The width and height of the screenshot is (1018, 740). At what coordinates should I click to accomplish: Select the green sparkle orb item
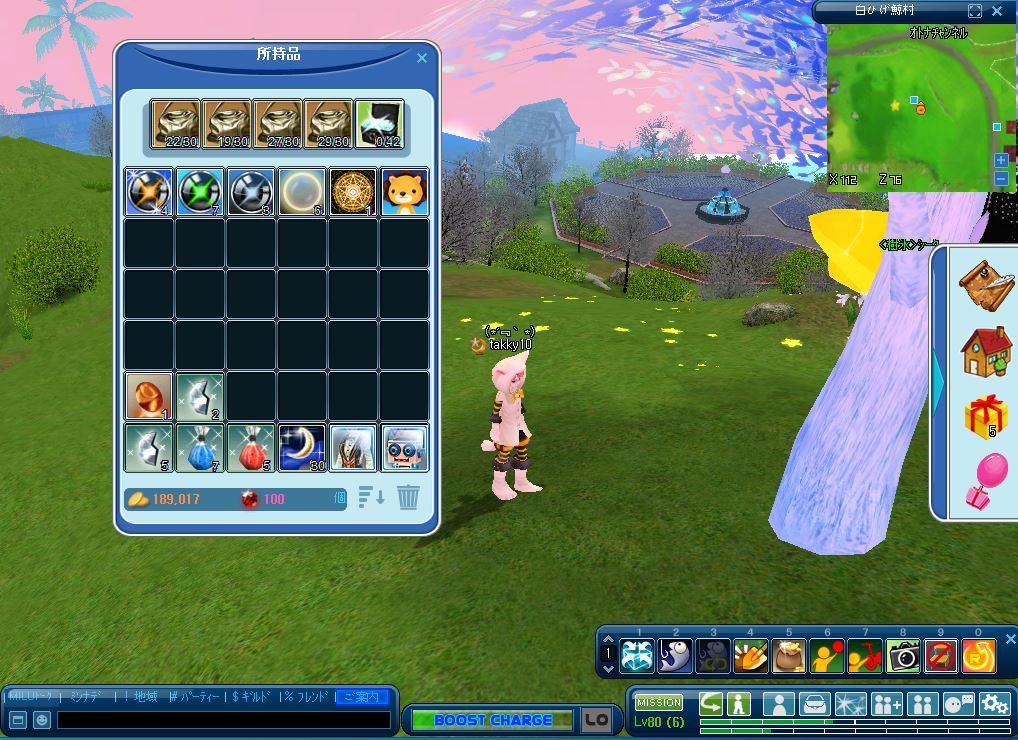tap(200, 192)
